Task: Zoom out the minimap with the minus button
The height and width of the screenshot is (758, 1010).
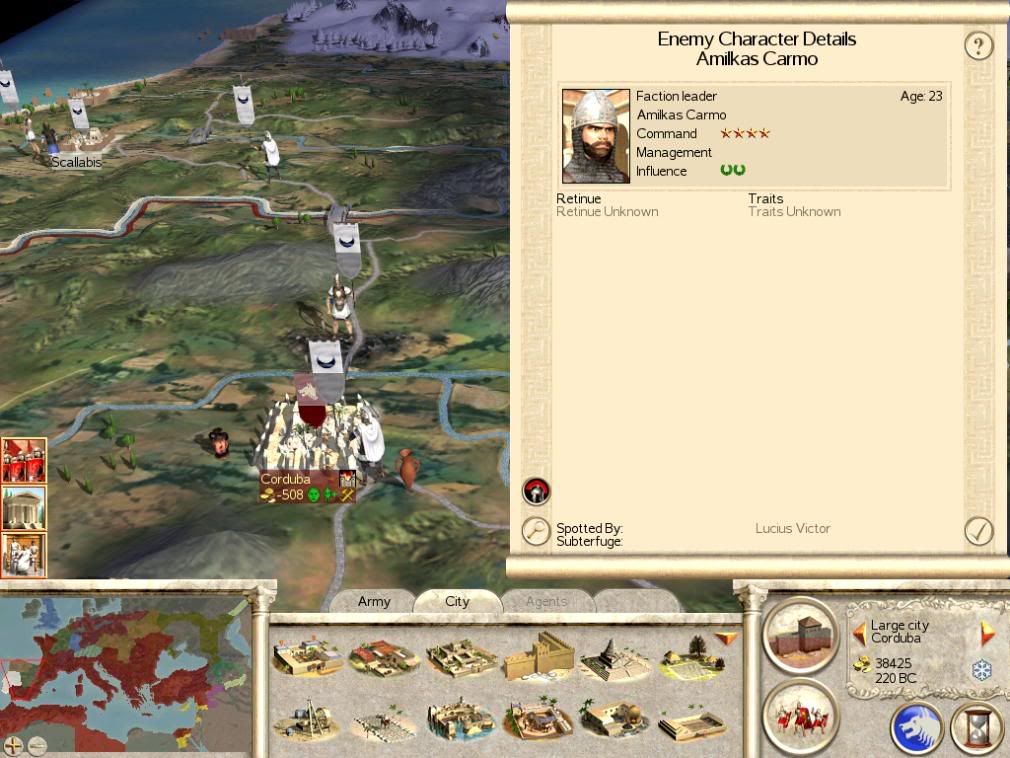Action: (37, 744)
